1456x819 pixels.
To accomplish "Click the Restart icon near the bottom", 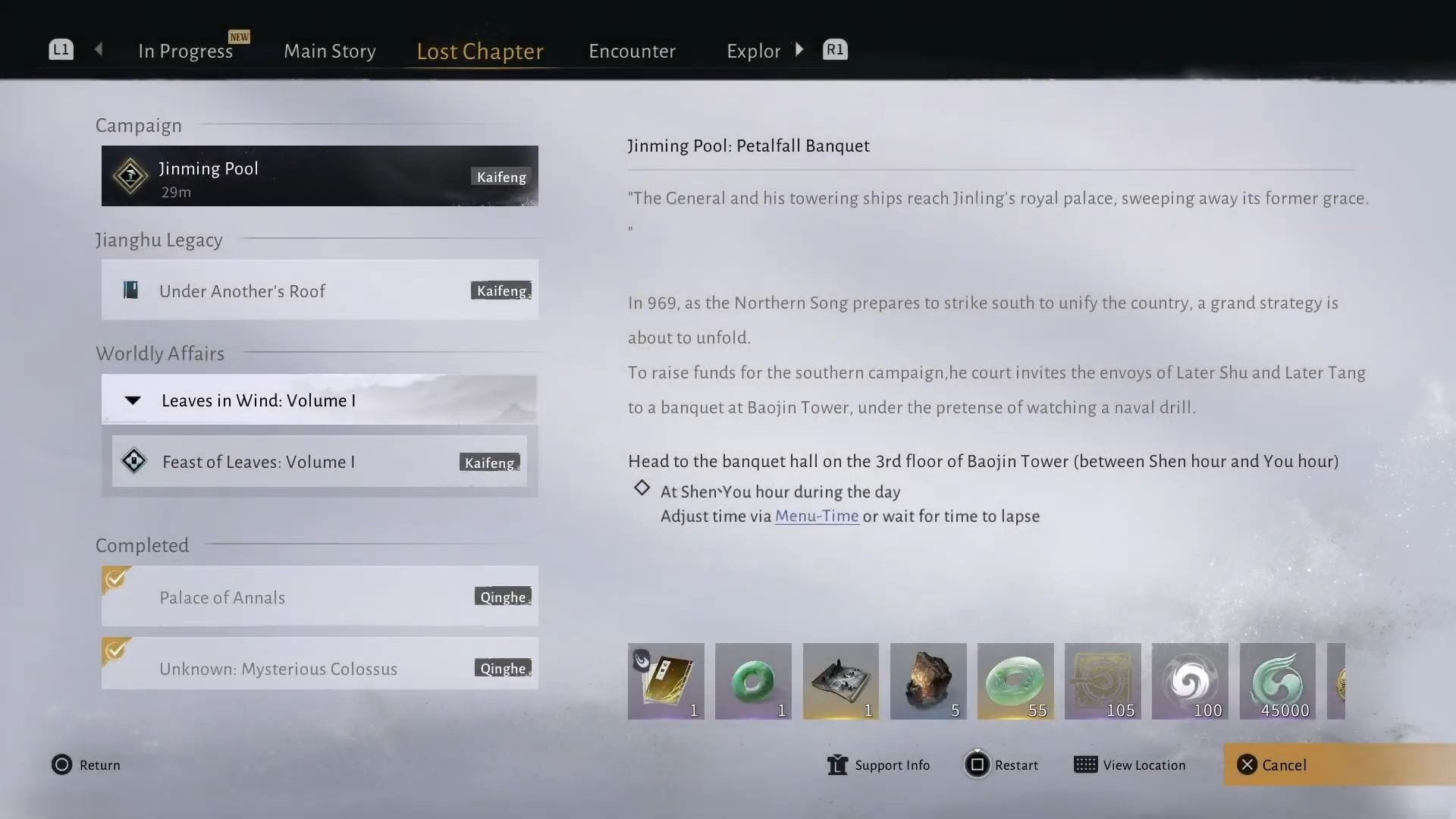I will tap(977, 765).
